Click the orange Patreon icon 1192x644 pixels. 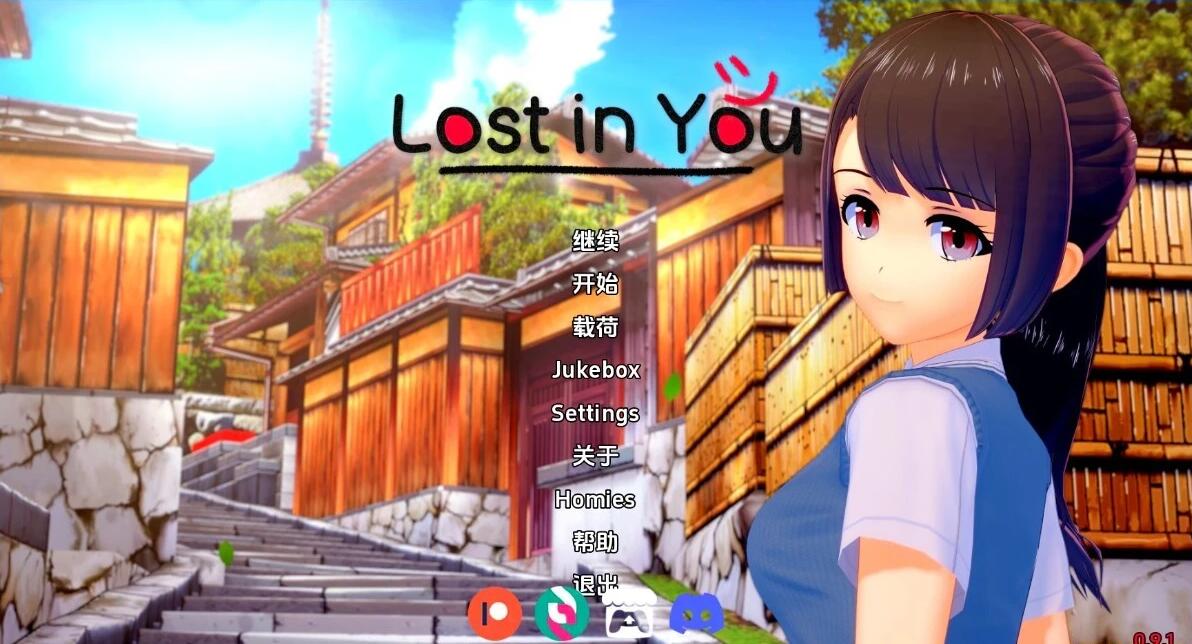493,611
